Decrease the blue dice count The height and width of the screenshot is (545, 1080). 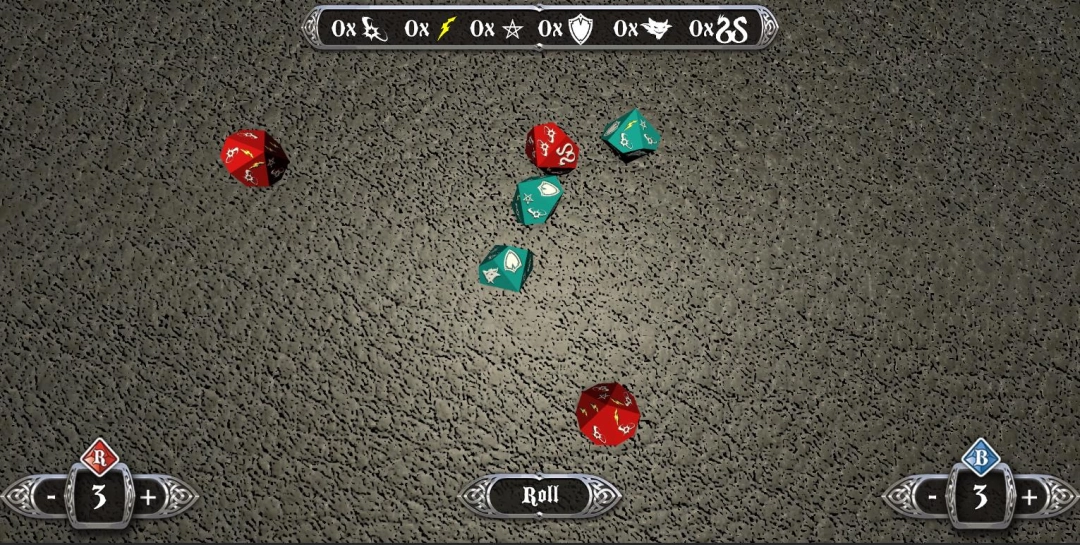click(932, 497)
